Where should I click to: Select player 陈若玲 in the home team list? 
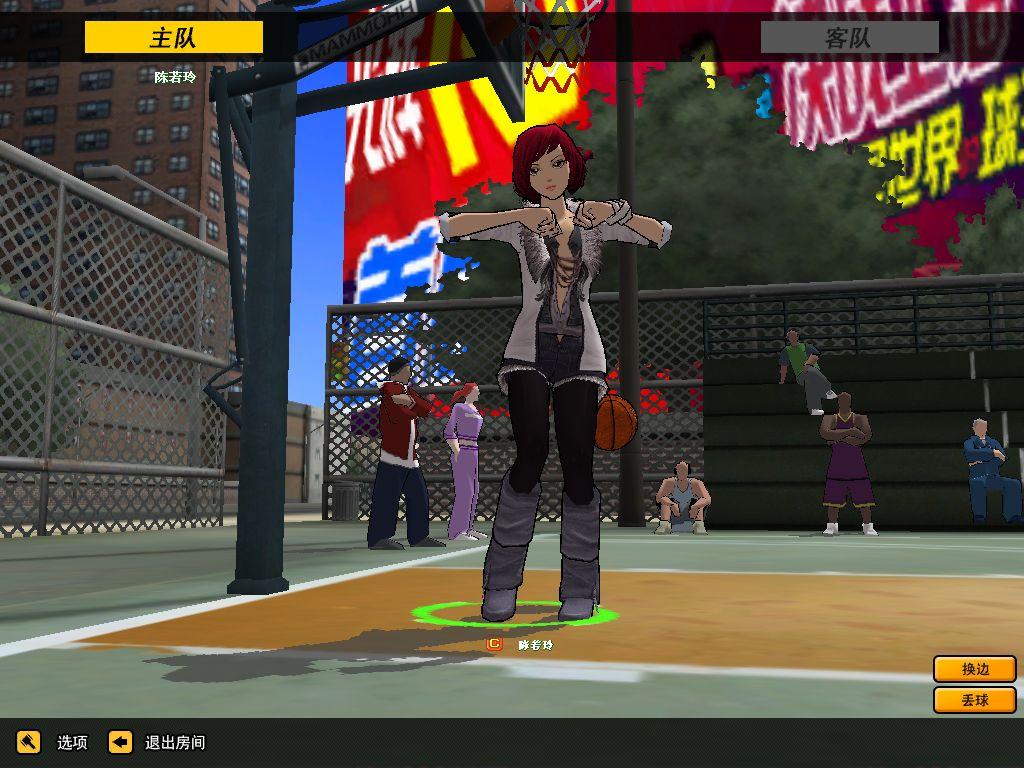click(x=174, y=76)
